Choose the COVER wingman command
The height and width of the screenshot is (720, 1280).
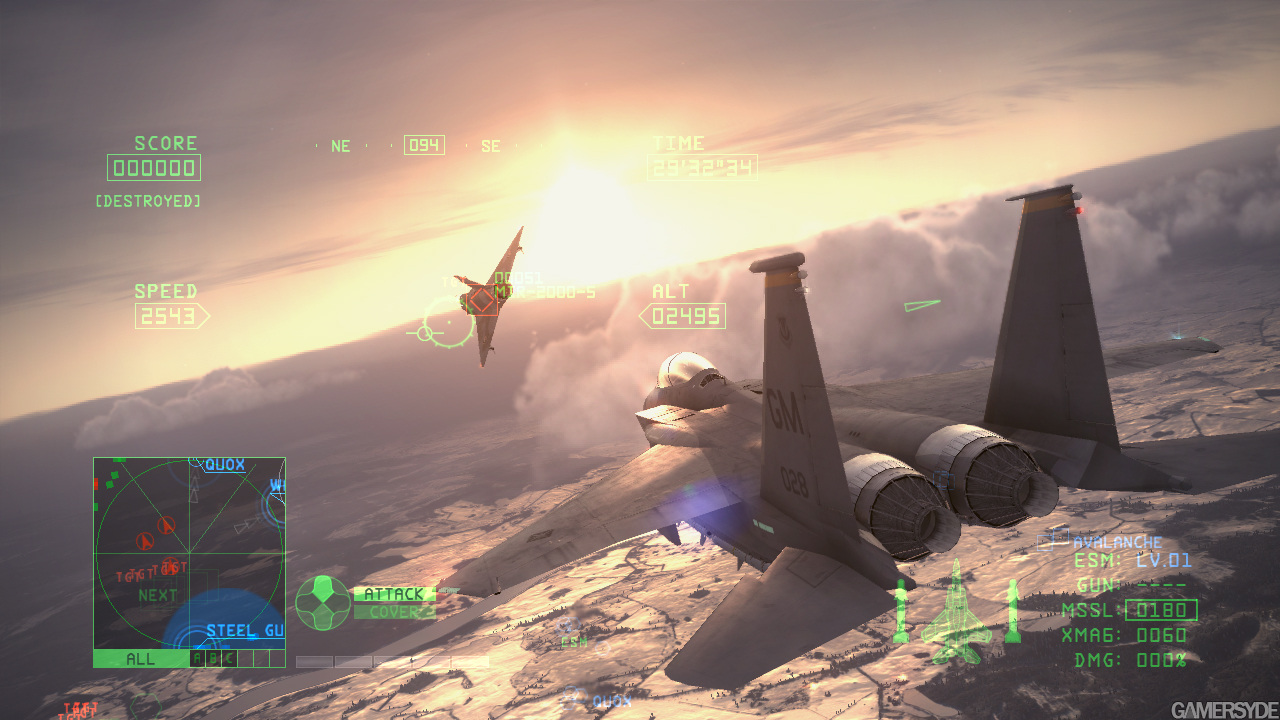(x=394, y=612)
